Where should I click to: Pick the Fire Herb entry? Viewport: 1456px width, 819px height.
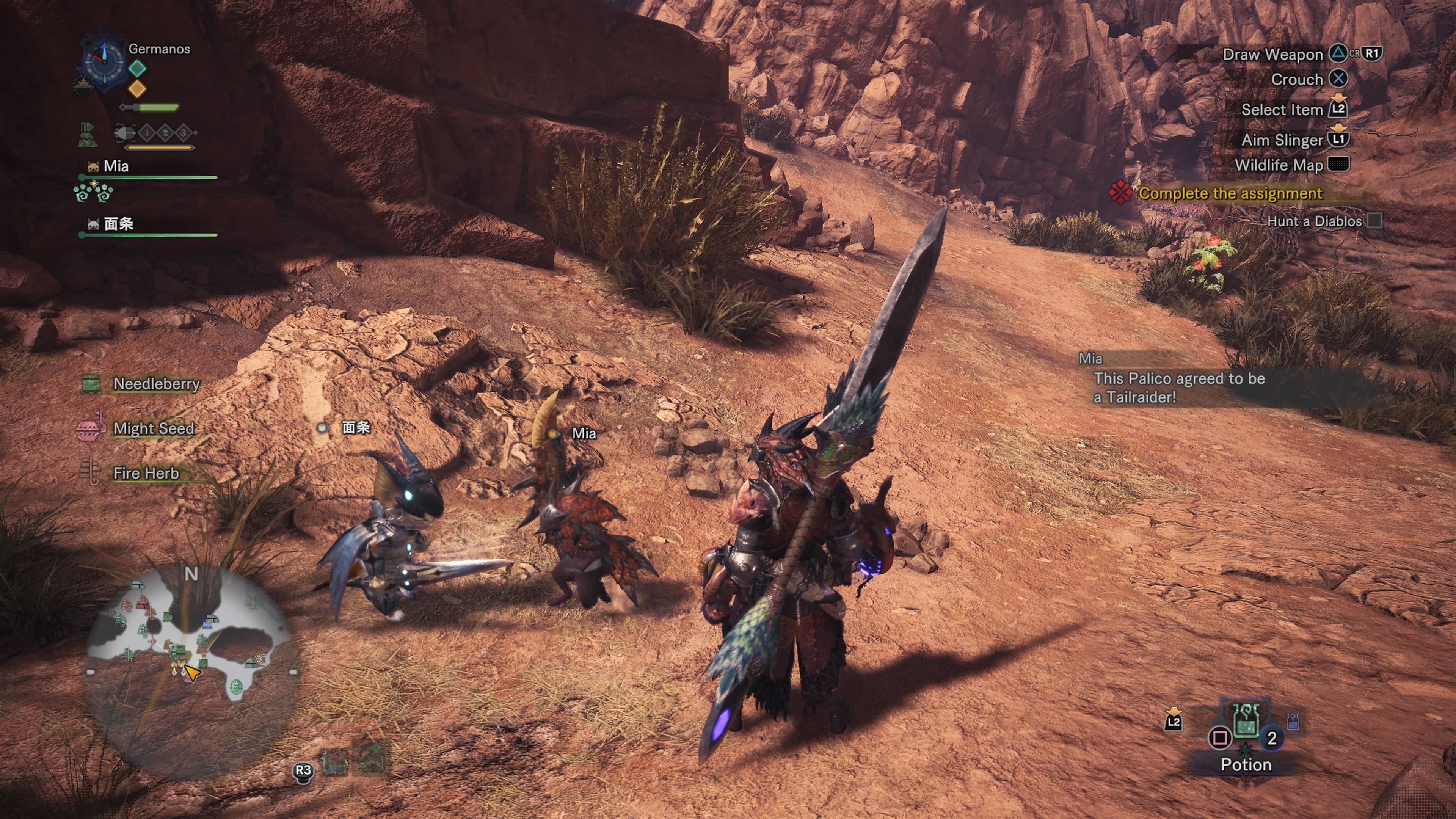146,473
